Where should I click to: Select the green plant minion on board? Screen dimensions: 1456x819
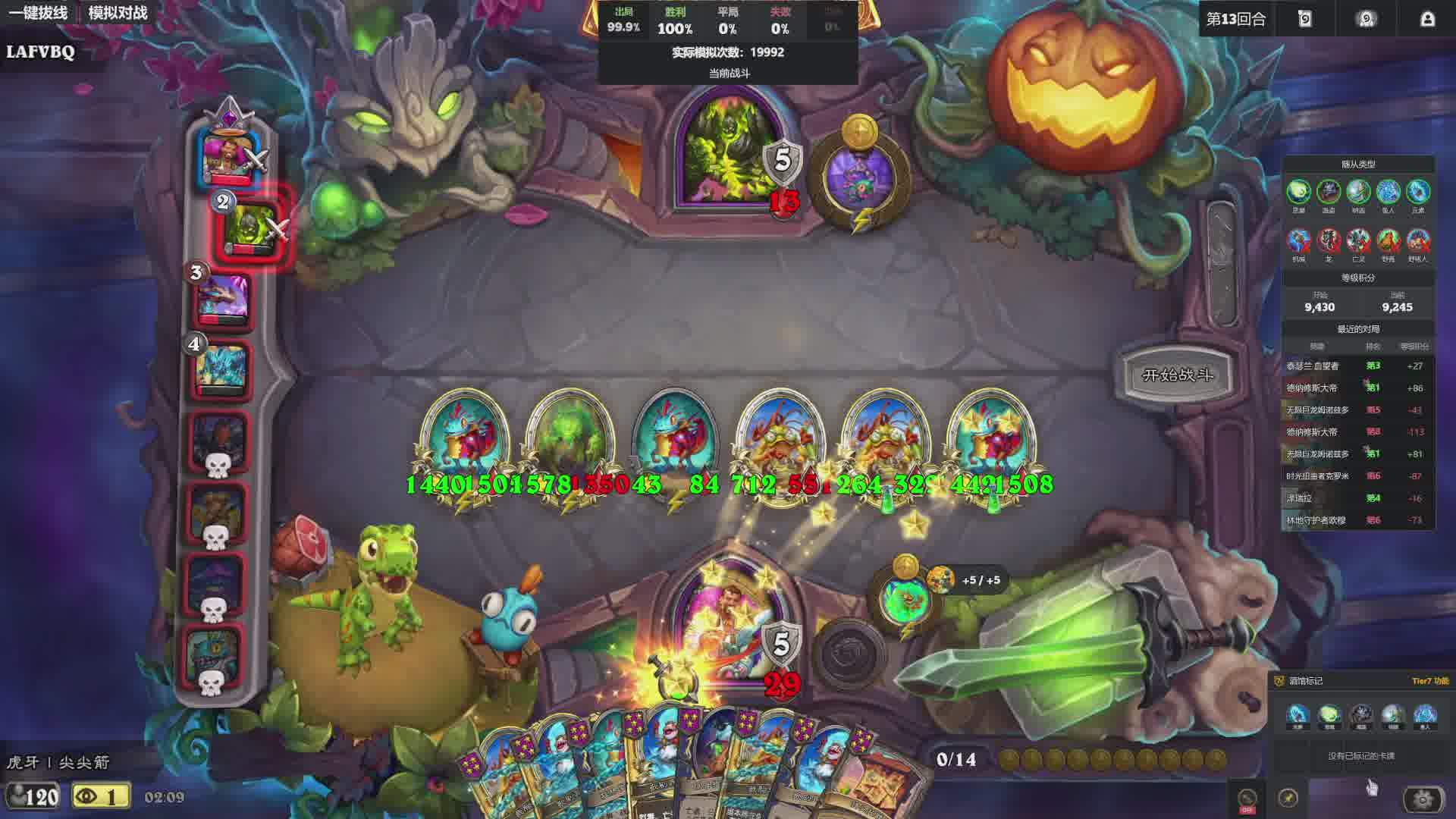pyautogui.click(x=569, y=438)
